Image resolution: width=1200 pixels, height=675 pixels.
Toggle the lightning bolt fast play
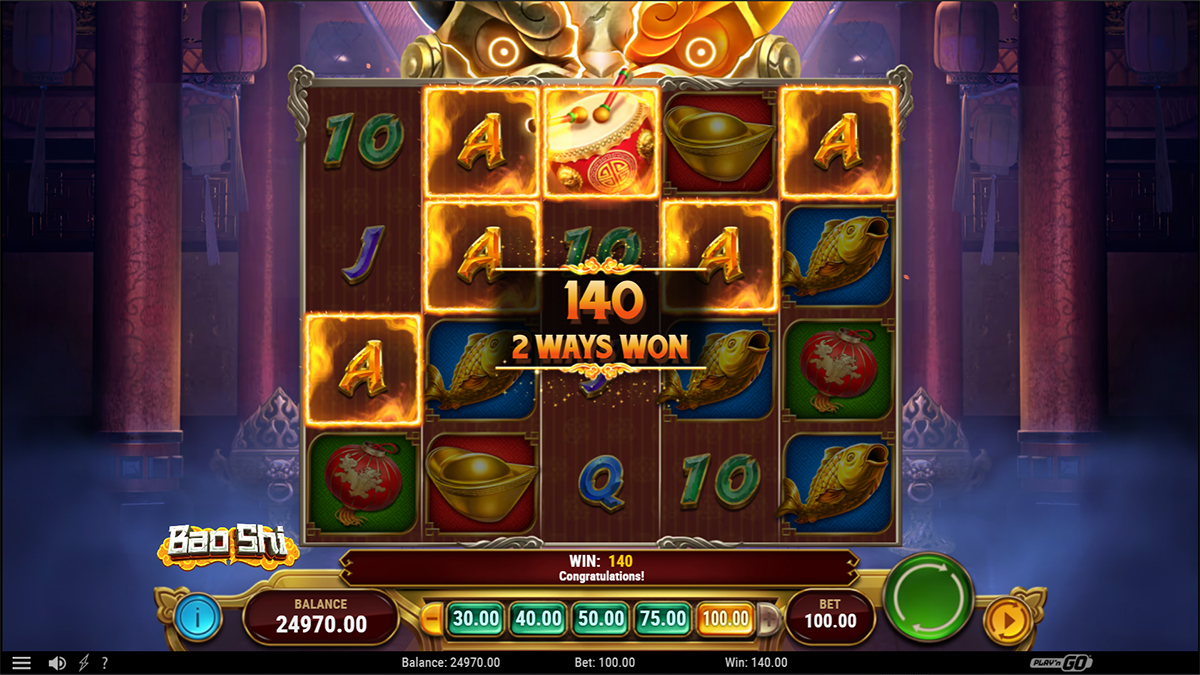point(83,663)
